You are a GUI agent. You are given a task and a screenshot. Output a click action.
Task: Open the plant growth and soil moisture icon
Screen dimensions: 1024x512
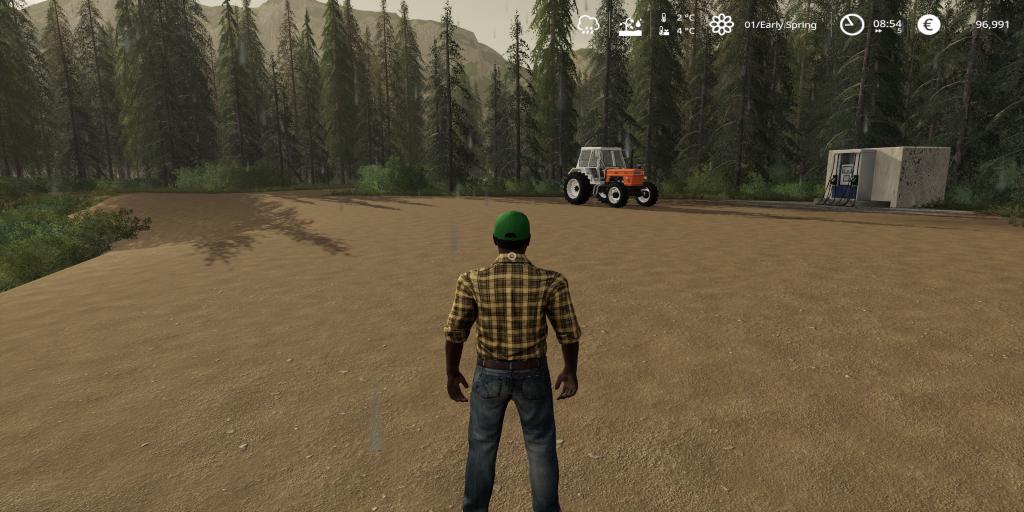[630, 25]
